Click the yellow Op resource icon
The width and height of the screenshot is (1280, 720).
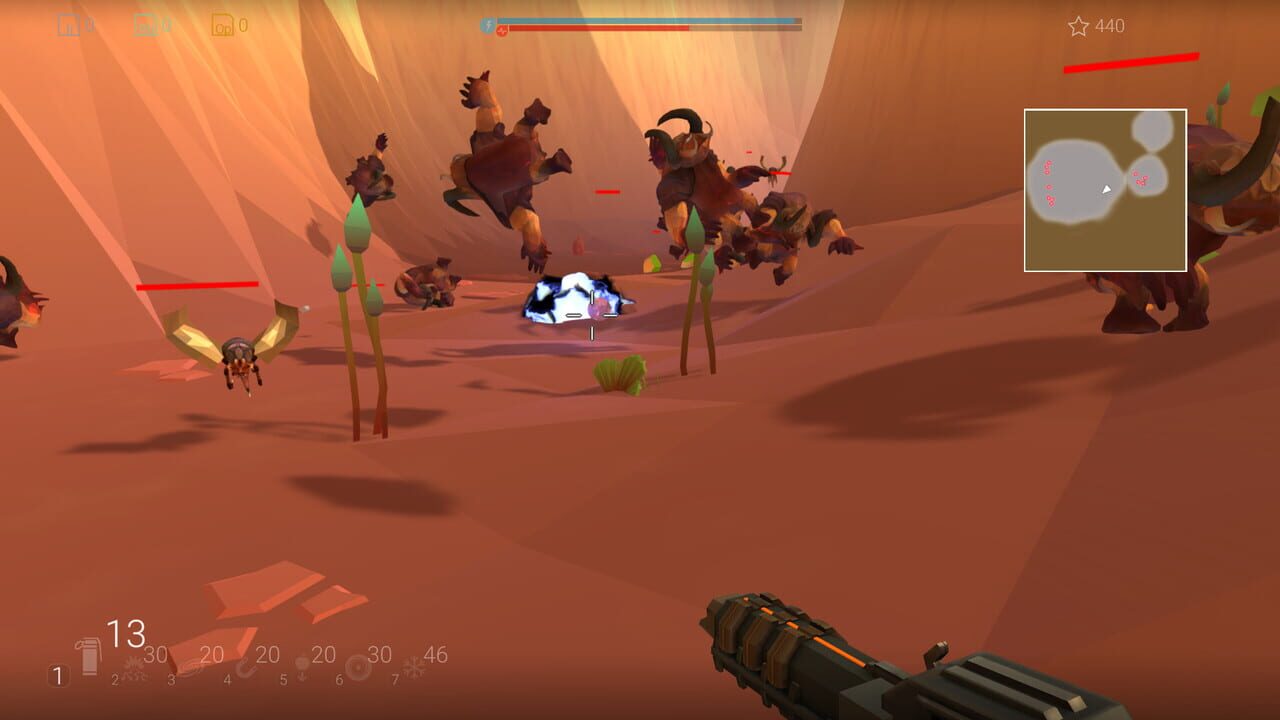[222, 26]
